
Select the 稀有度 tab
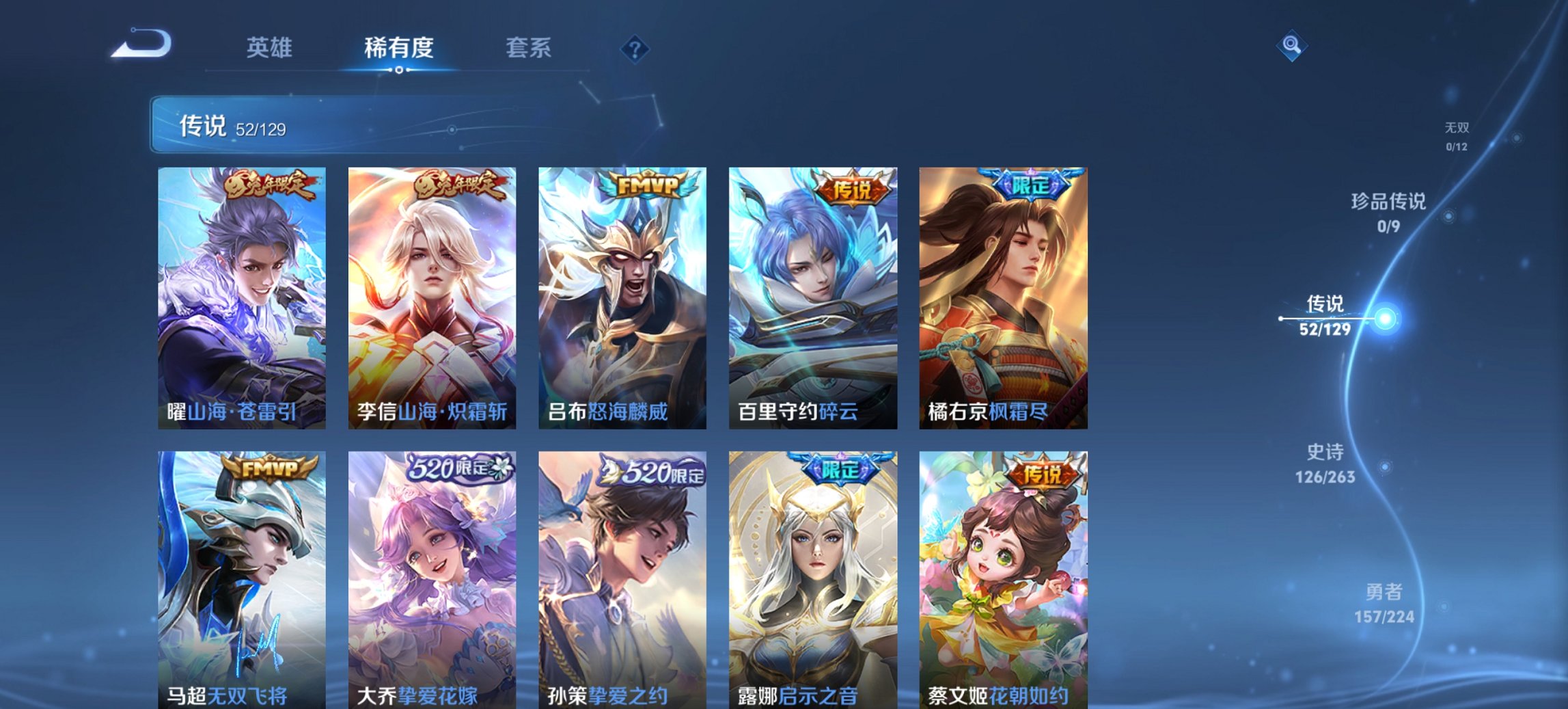pyautogui.click(x=397, y=49)
